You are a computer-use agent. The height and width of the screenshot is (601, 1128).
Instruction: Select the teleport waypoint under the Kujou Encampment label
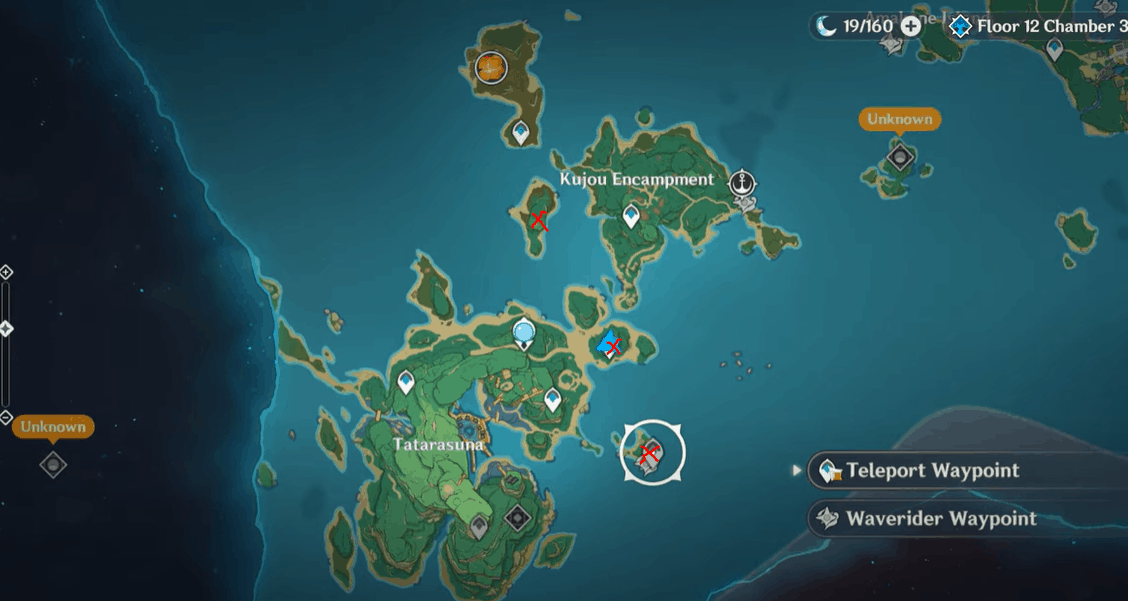631,215
